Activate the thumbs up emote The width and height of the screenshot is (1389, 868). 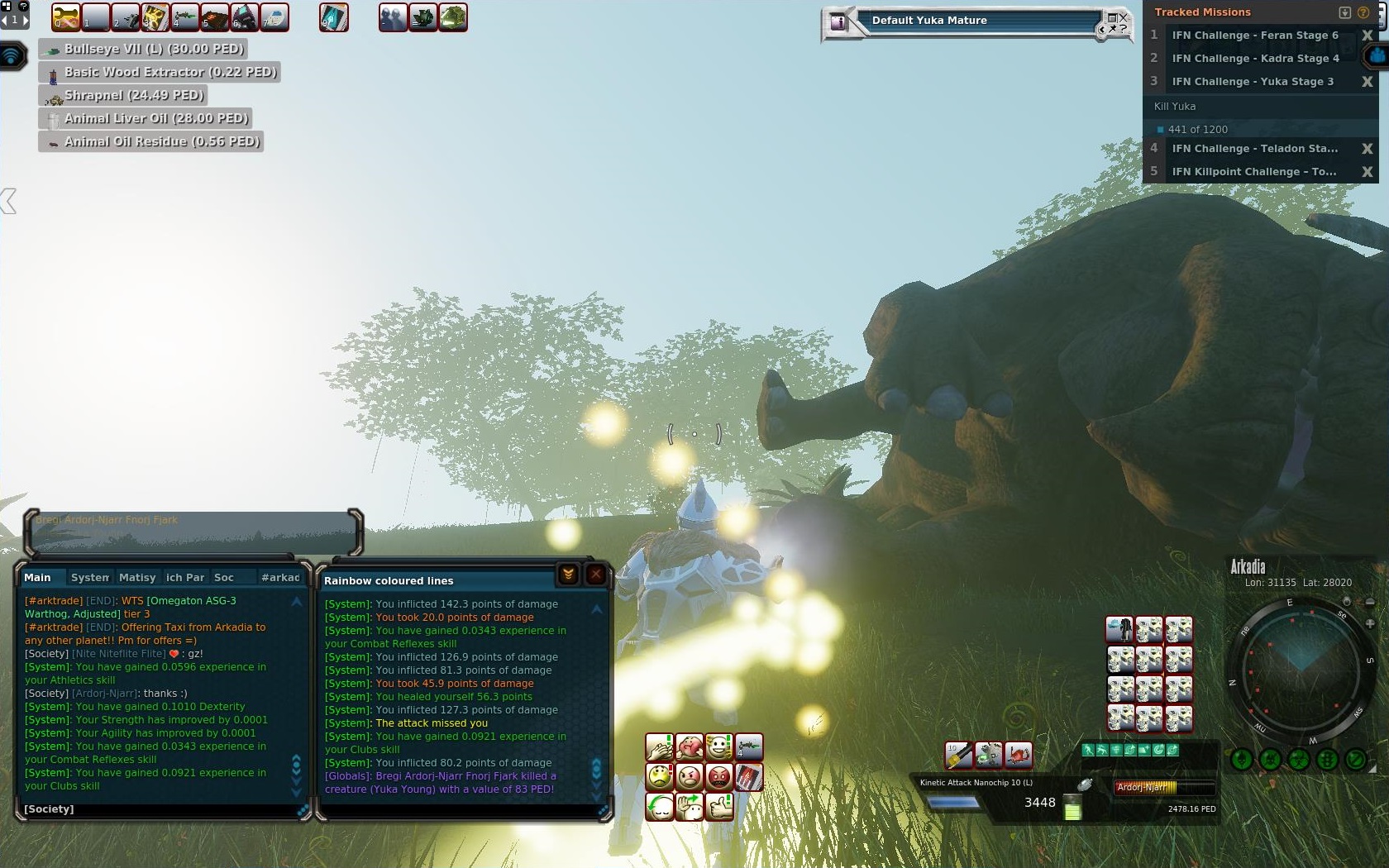click(719, 806)
